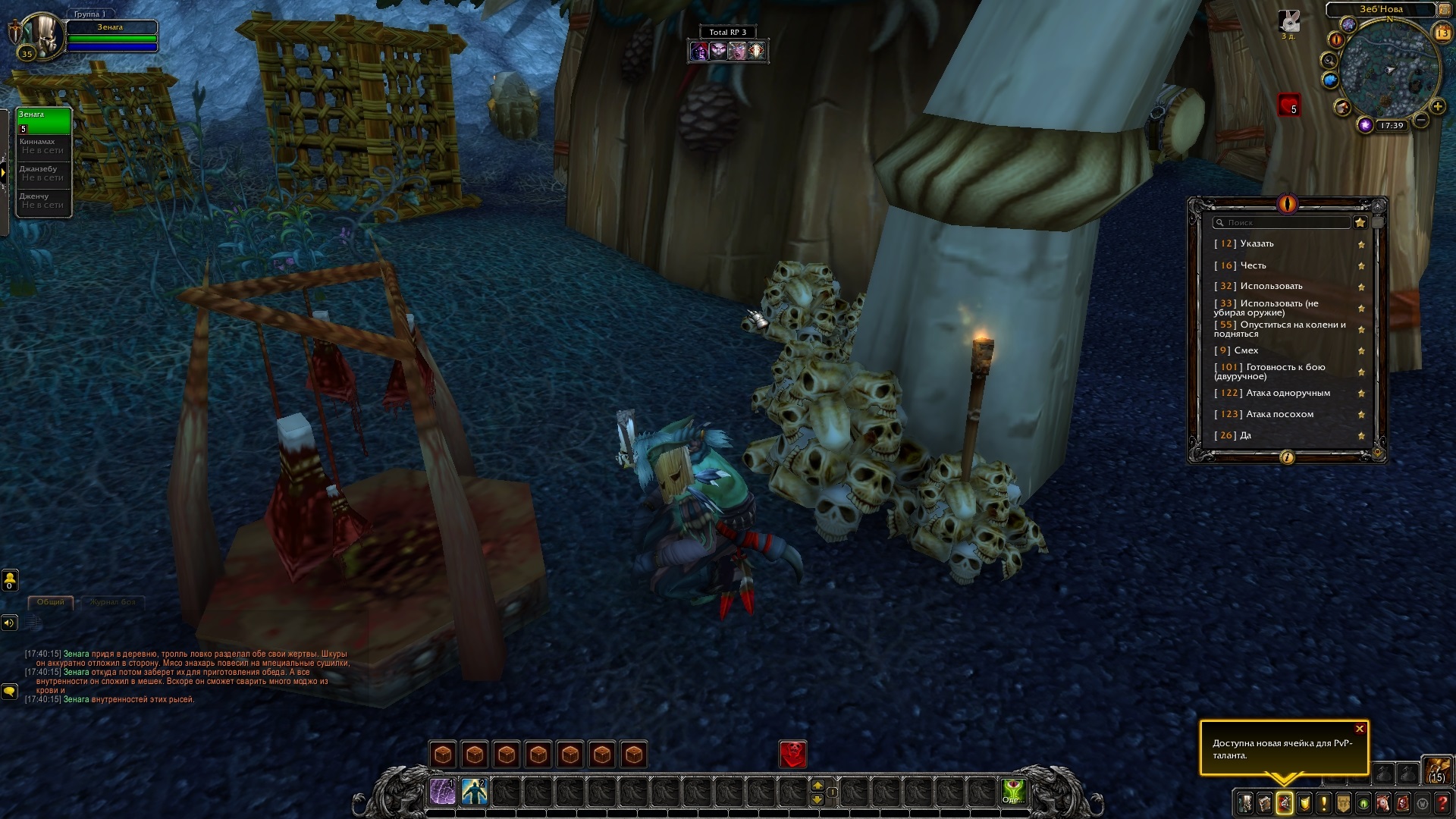Activate the purple spell in action slot 1
1456x819 pixels.
pos(442,792)
